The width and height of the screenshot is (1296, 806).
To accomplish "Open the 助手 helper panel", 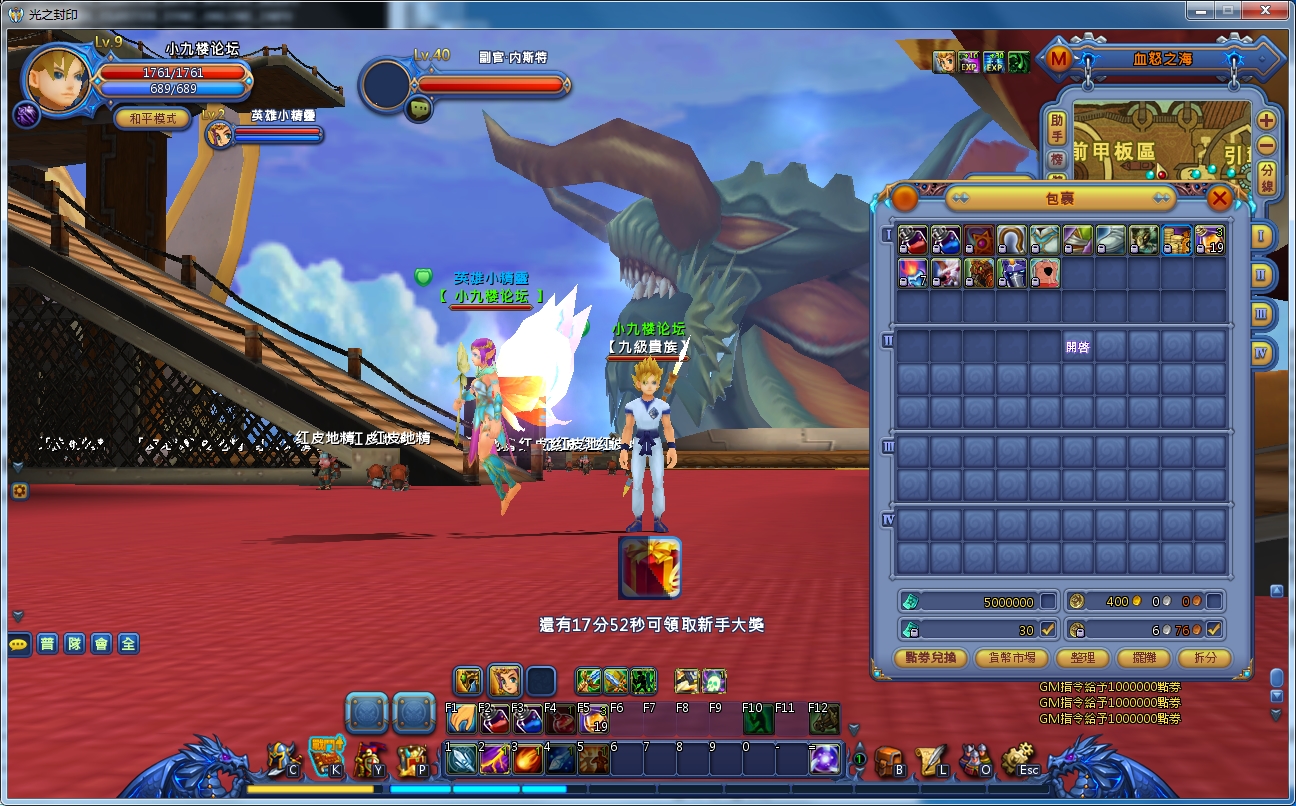I will [x=1057, y=126].
